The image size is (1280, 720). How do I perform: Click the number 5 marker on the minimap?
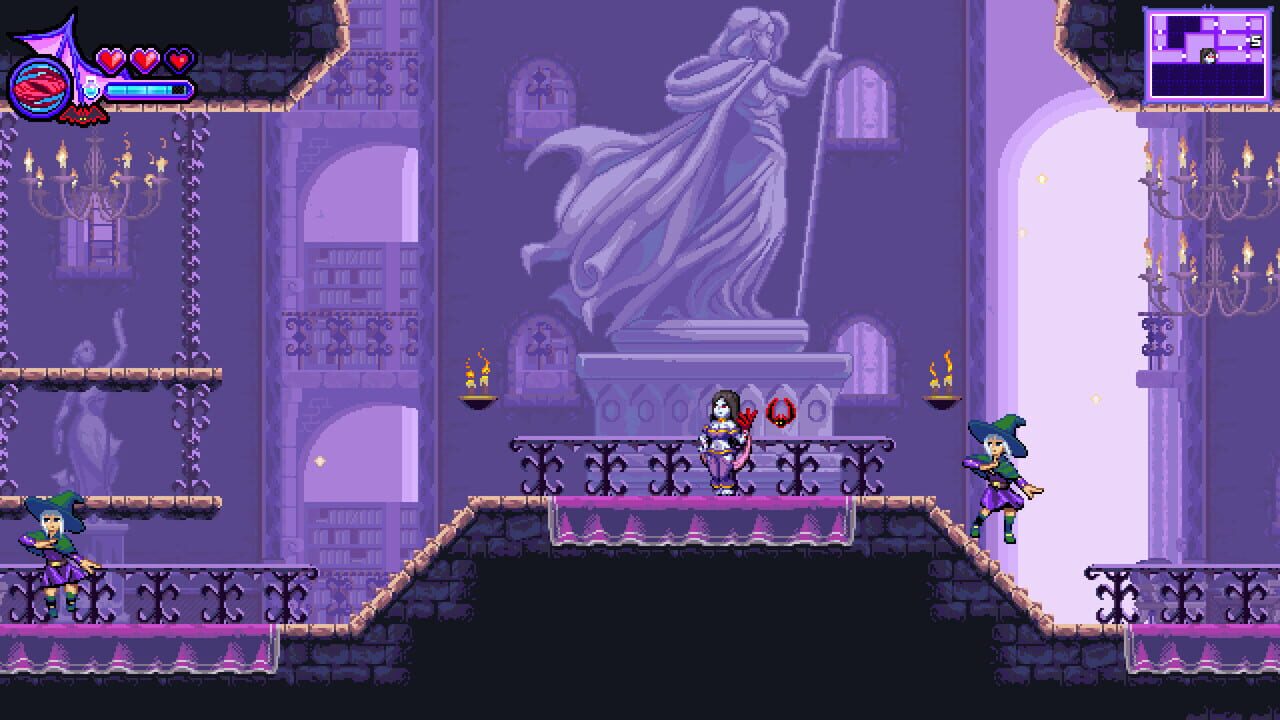tap(1255, 40)
